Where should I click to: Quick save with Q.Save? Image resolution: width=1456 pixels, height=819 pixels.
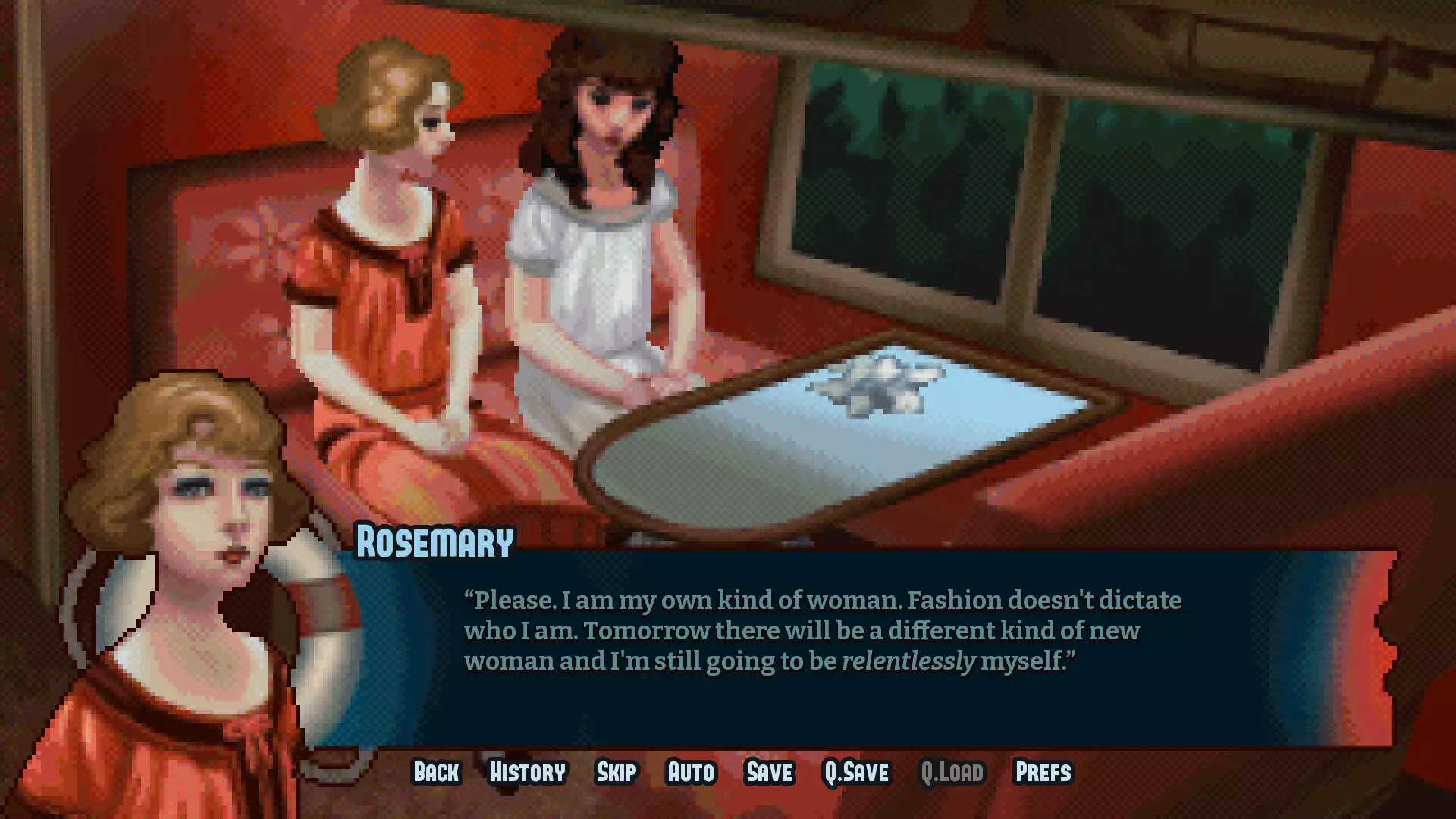coord(856,772)
